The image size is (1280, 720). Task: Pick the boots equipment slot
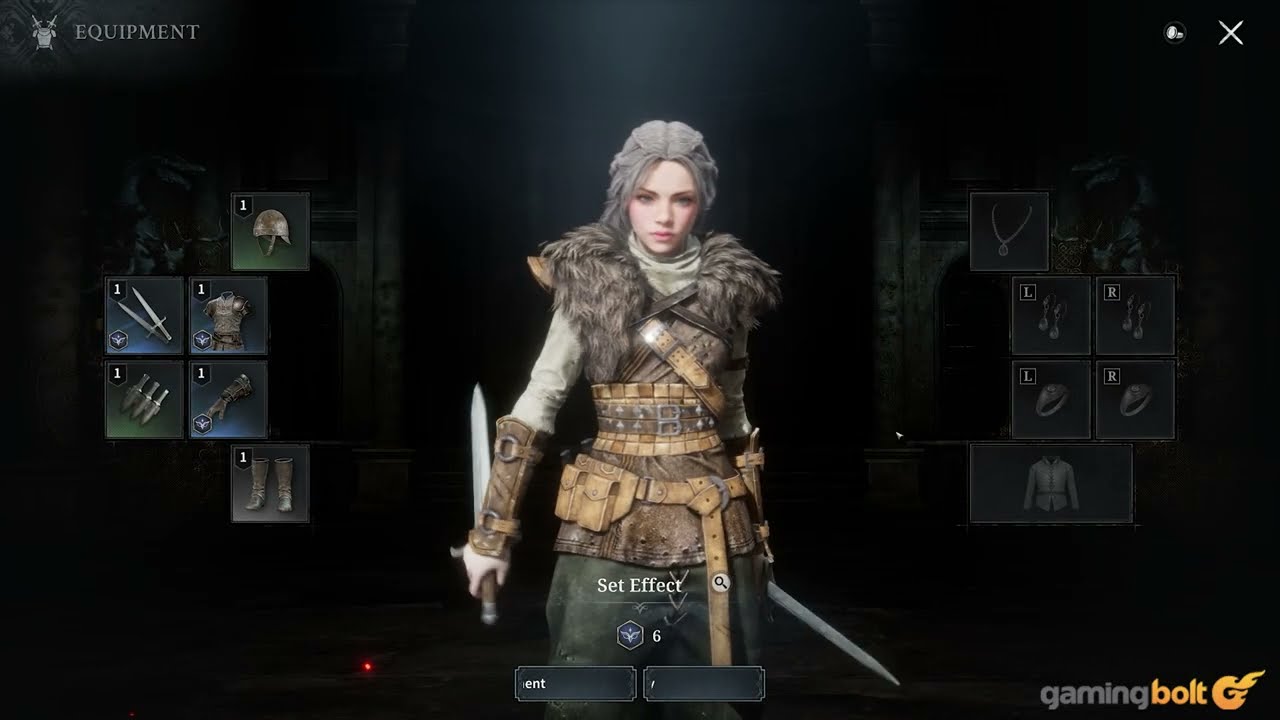270,483
